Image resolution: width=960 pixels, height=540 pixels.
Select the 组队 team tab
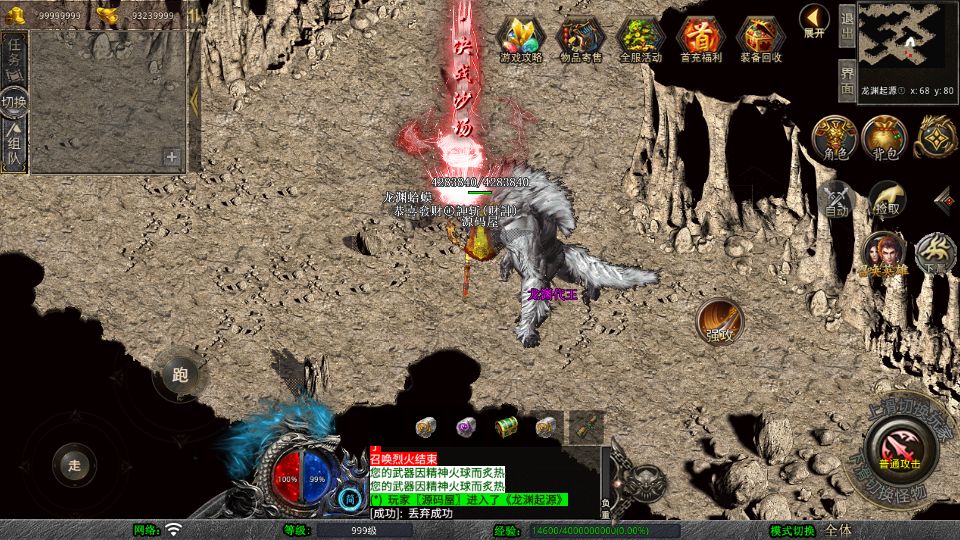click(x=15, y=146)
